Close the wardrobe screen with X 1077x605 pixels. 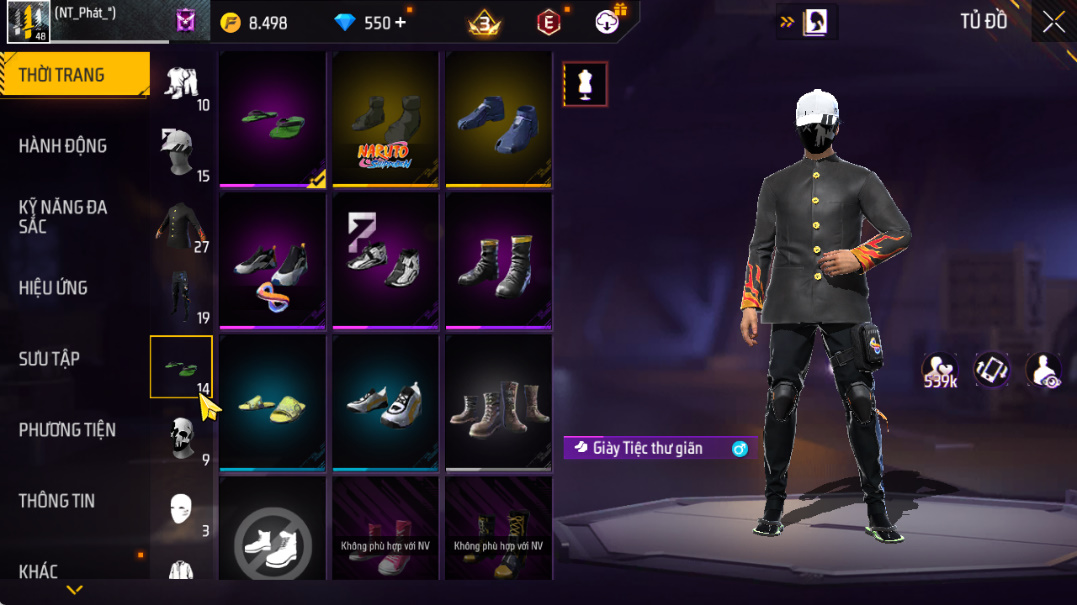[x=1053, y=23]
